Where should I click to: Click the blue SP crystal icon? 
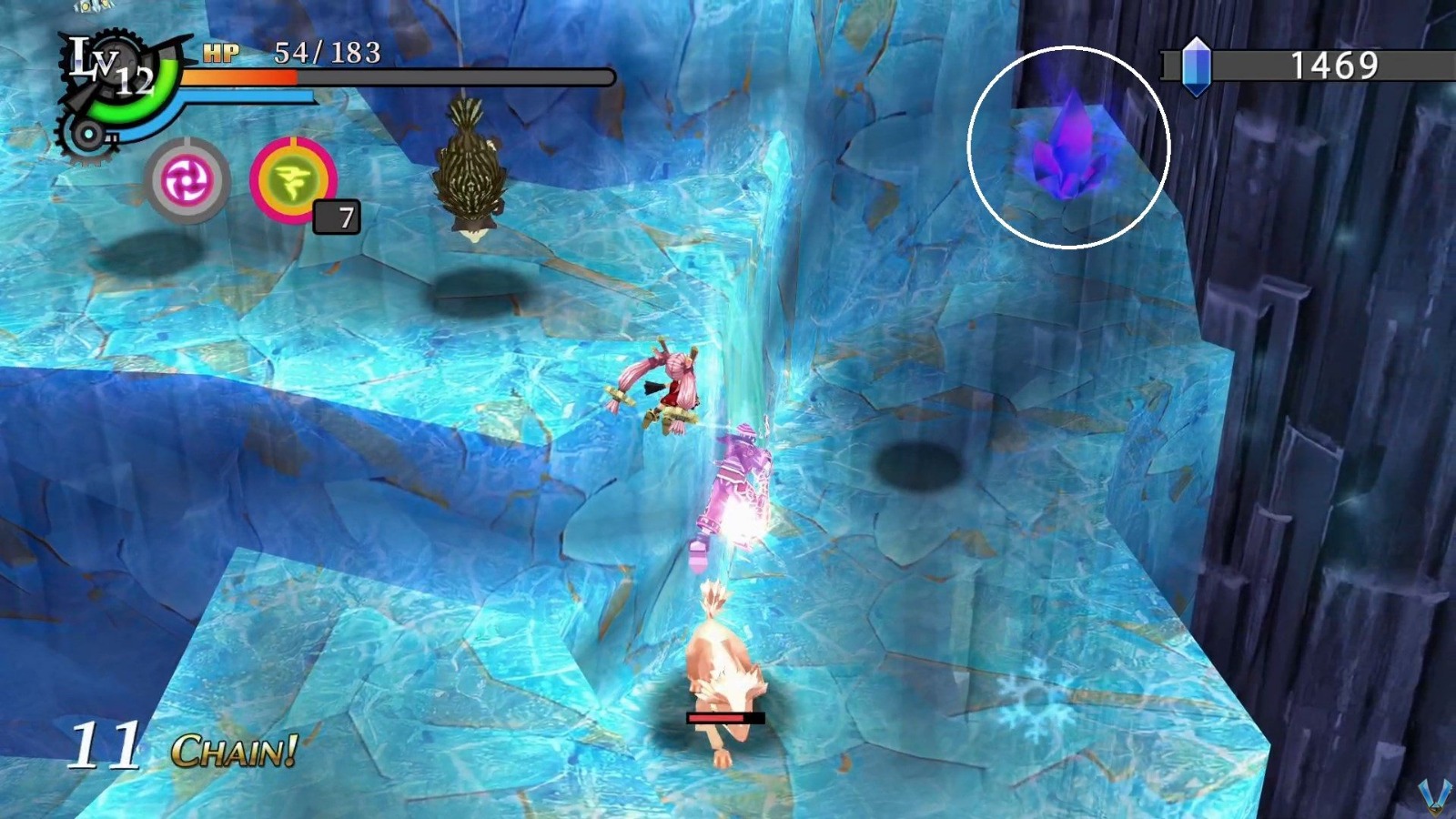click(x=1195, y=62)
